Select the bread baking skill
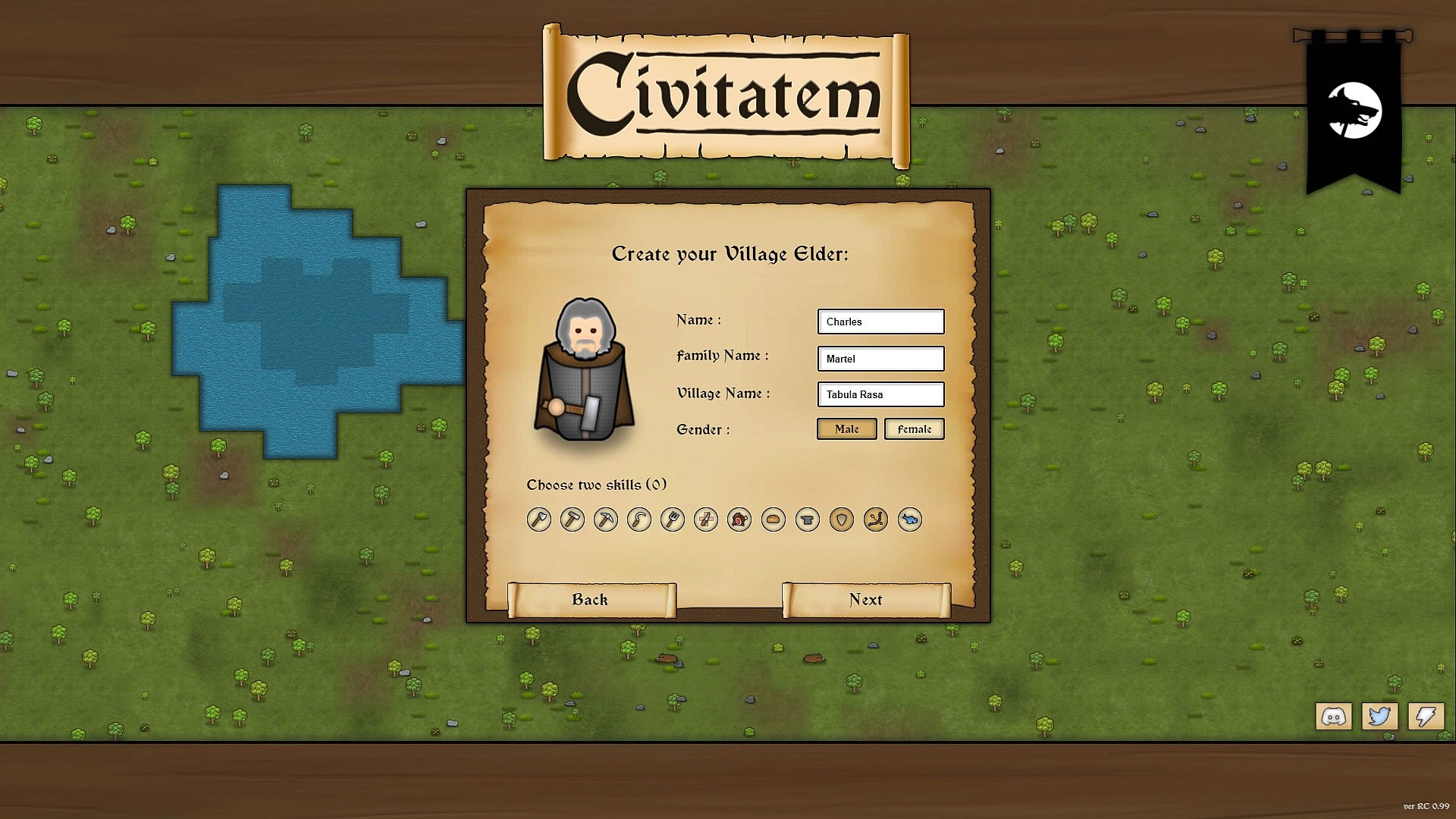Screen dimensions: 1456x819 click(773, 519)
